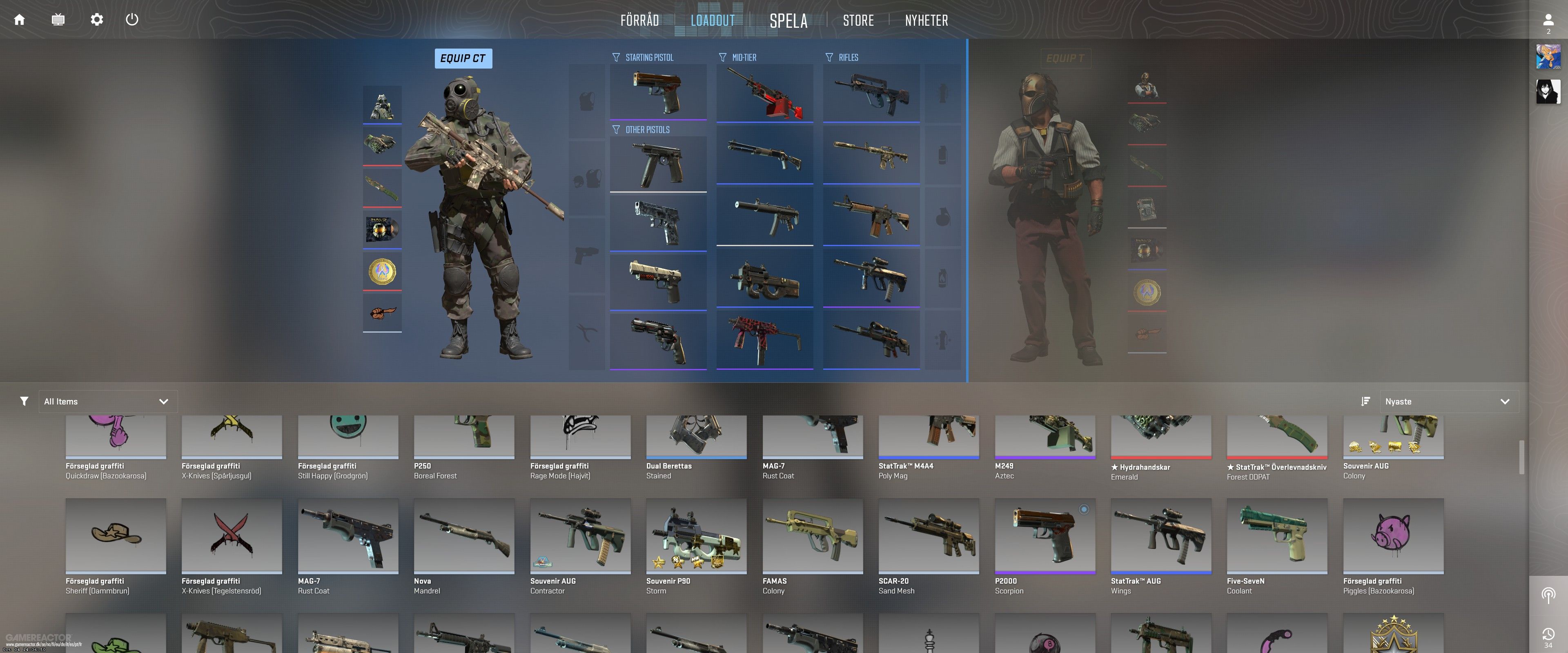Toggle the Mid-Tier filter funnel

(x=722, y=57)
